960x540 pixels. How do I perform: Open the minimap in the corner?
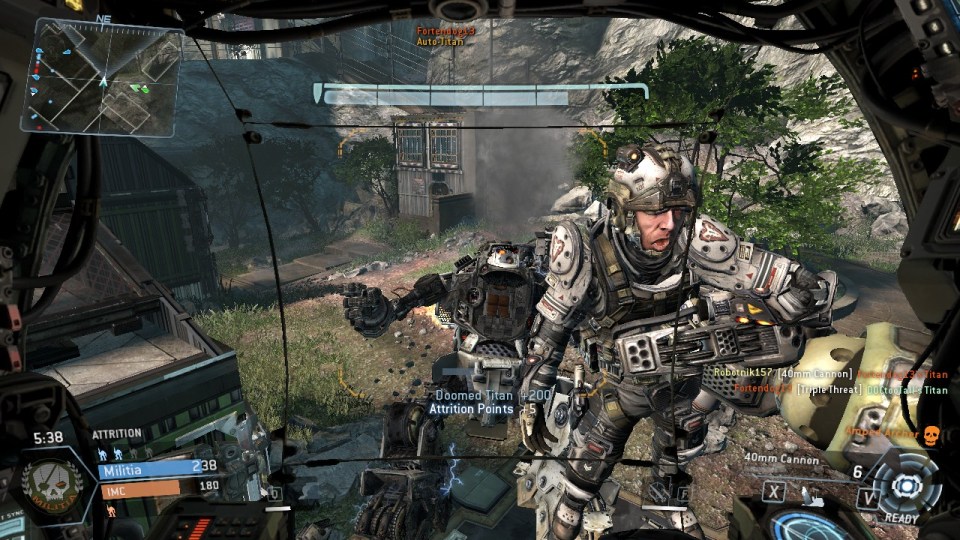coord(102,77)
